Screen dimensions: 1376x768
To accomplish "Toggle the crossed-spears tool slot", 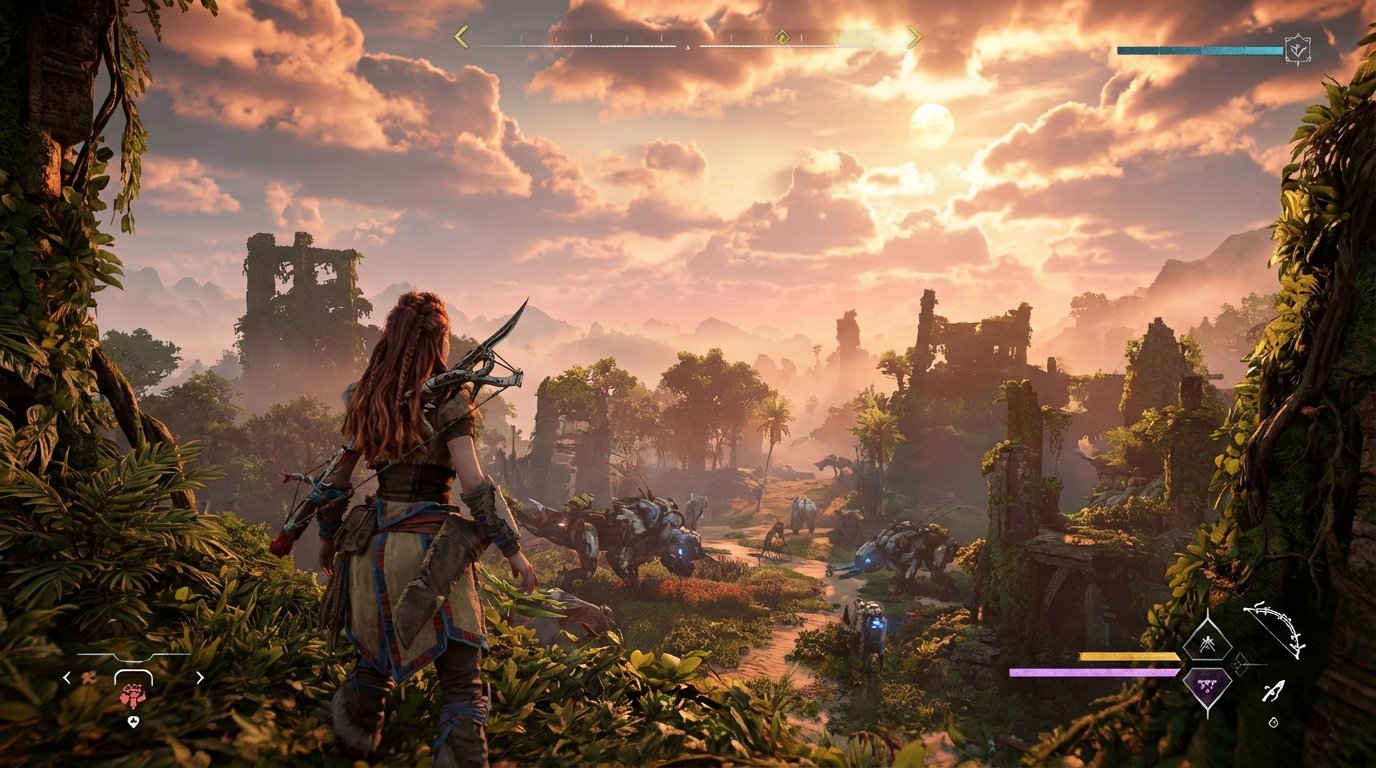I will (x=1208, y=646).
